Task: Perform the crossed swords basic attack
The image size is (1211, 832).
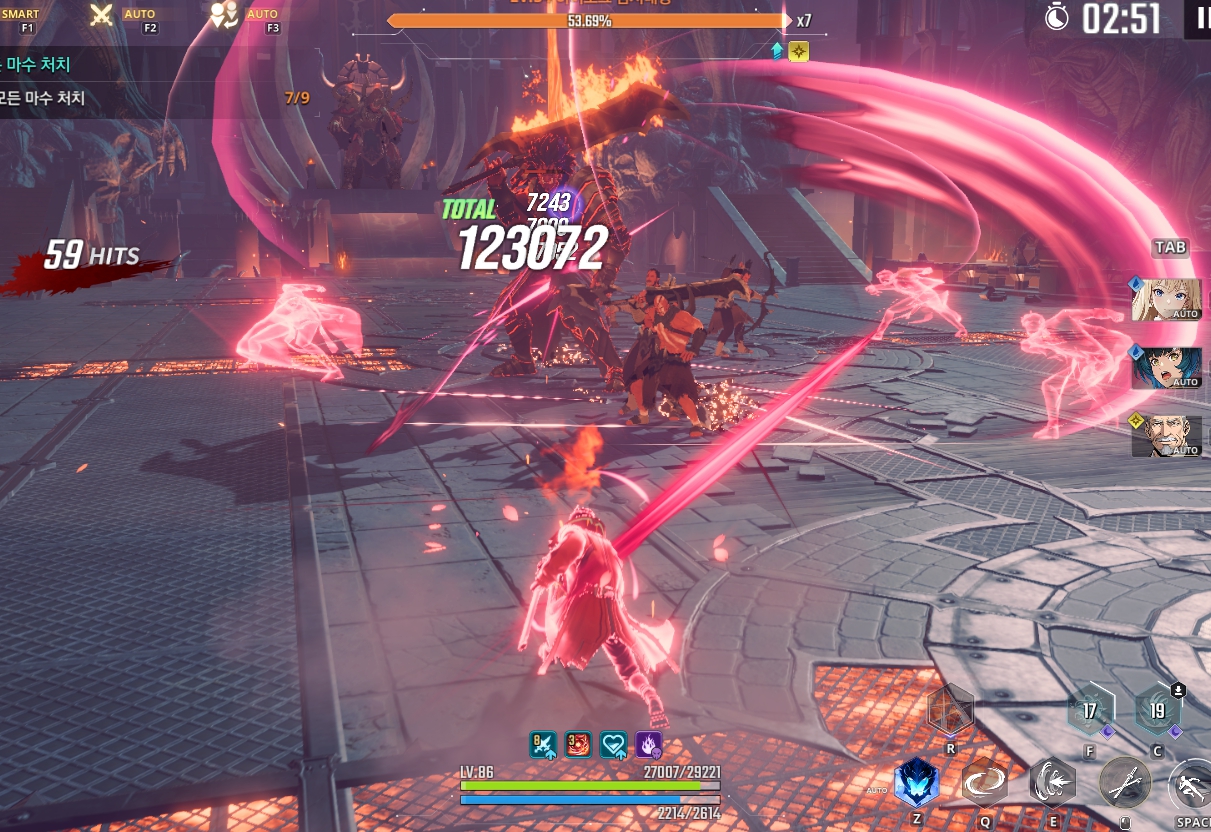Action: coord(1123,782)
